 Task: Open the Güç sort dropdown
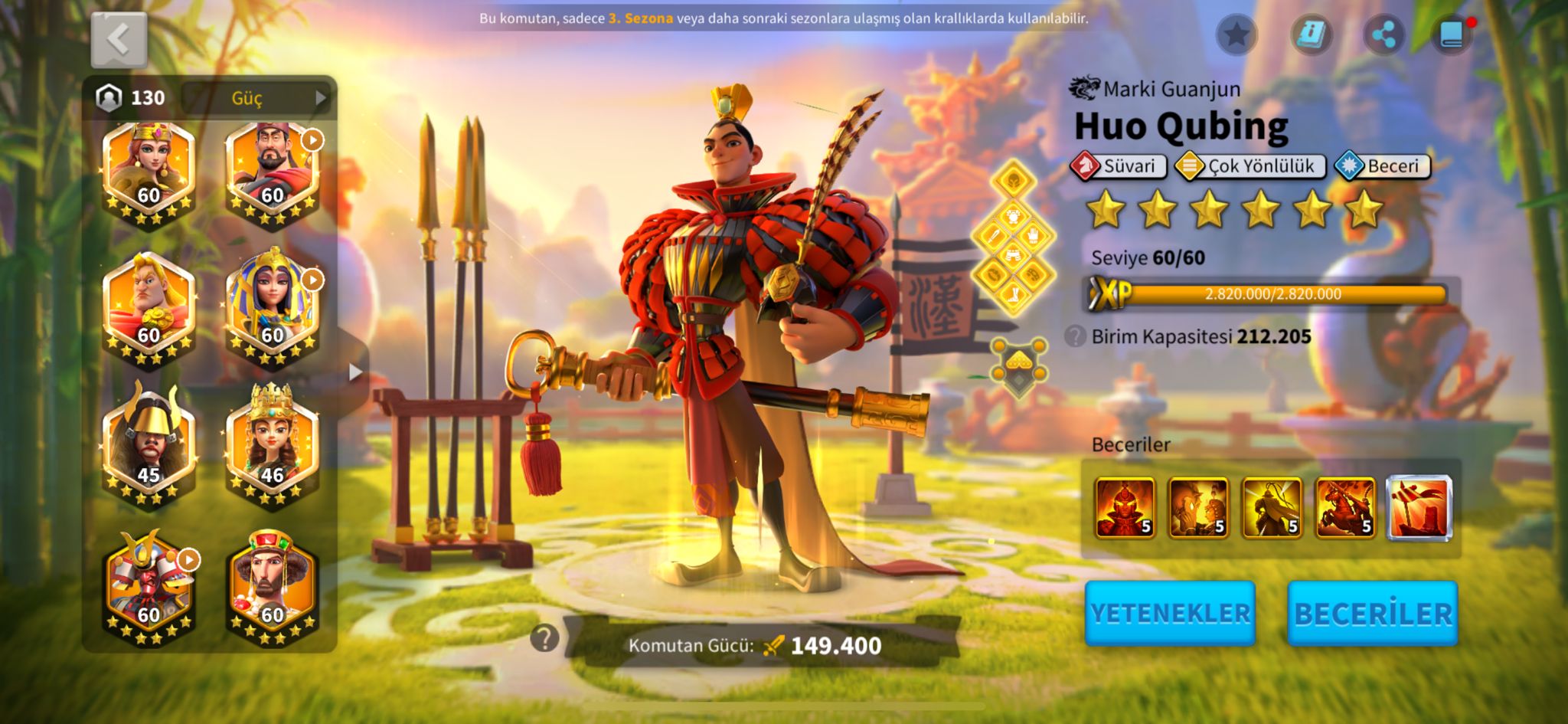point(256,97)
